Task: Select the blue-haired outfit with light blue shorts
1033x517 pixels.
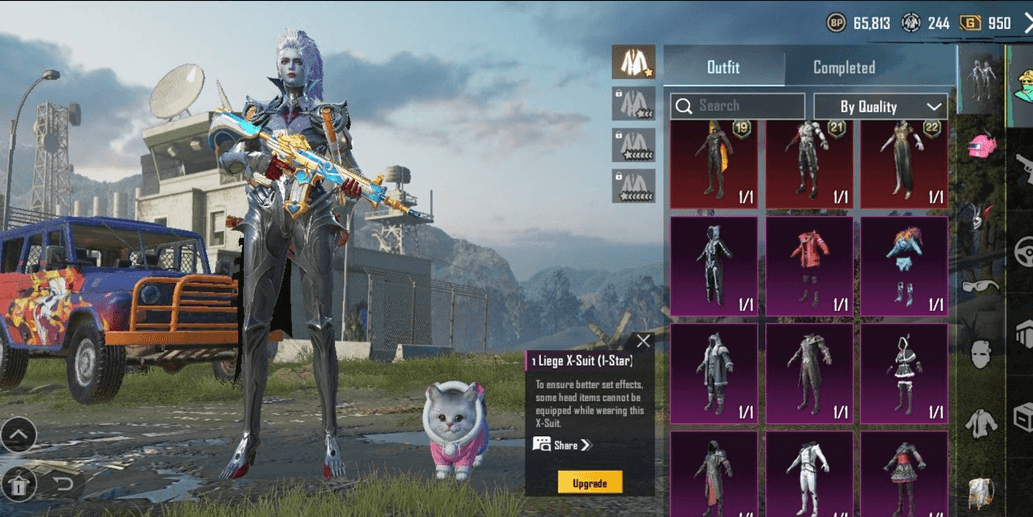Action: pyautogui.click(x=904, y=267)
